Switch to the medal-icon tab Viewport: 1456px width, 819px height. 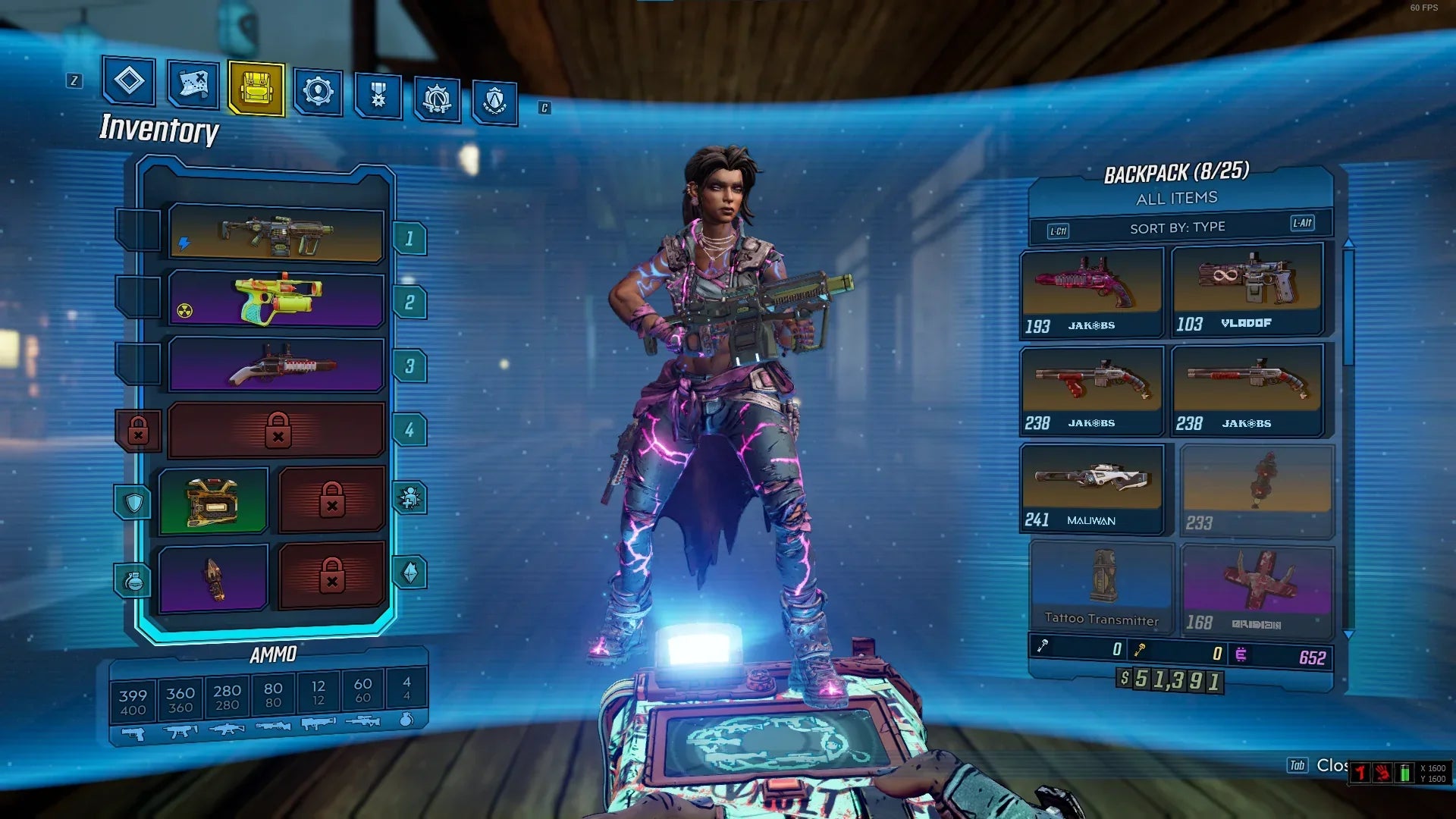[x=378, y=96]
